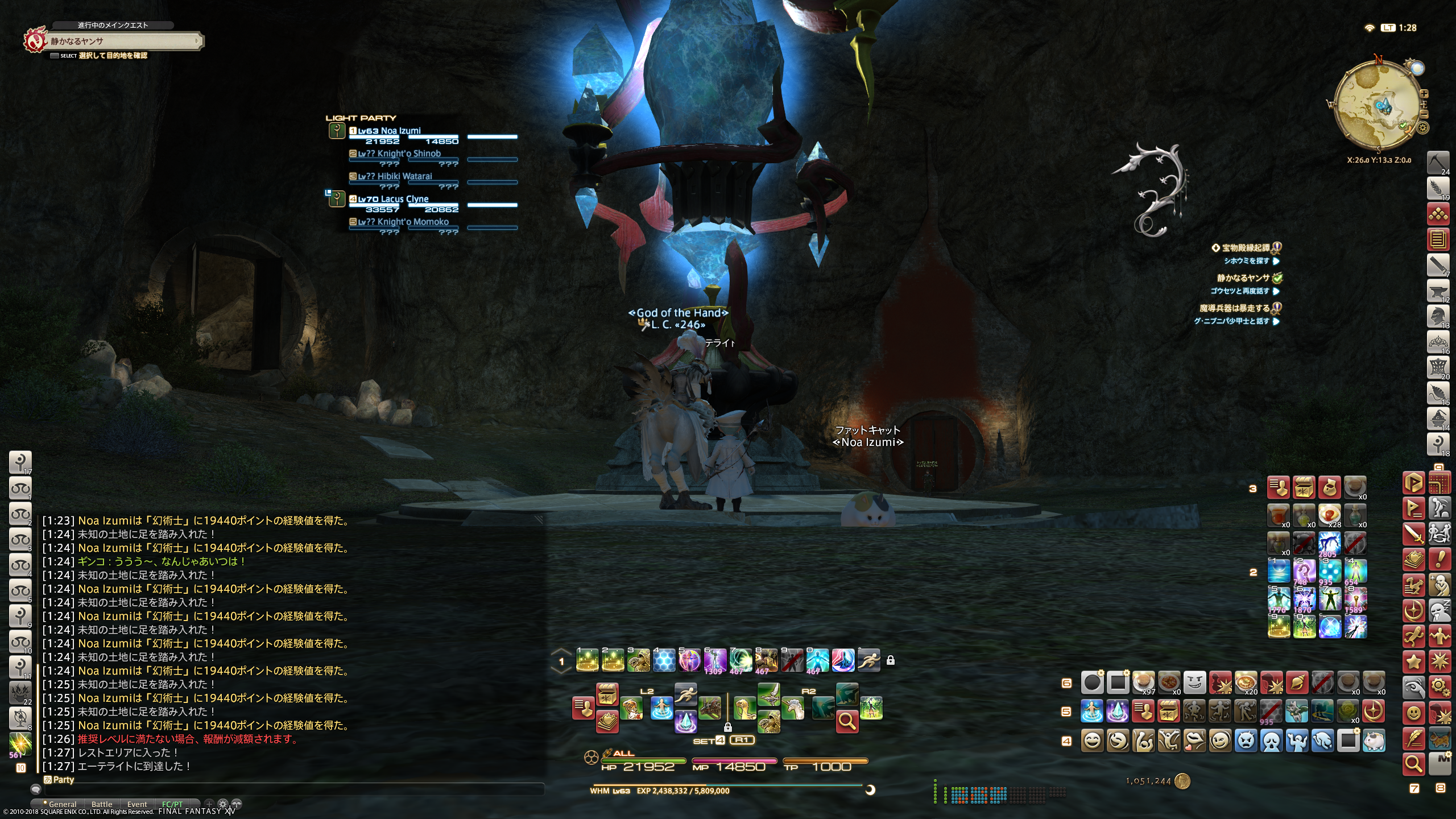Open the chat log settings gear
This screenshot has height=819, width=1456.
click(223, 804)
